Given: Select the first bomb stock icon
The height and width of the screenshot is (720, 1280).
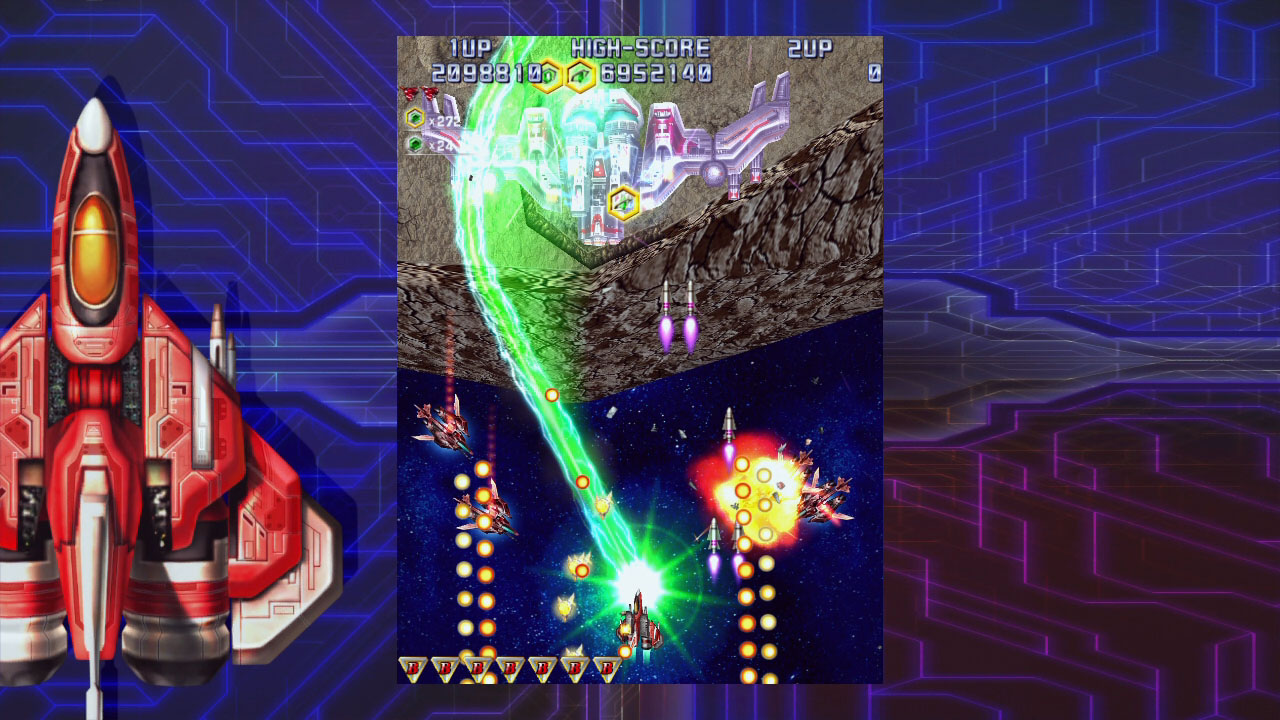Looking at the screenshot, I should [x=415, y=668].
